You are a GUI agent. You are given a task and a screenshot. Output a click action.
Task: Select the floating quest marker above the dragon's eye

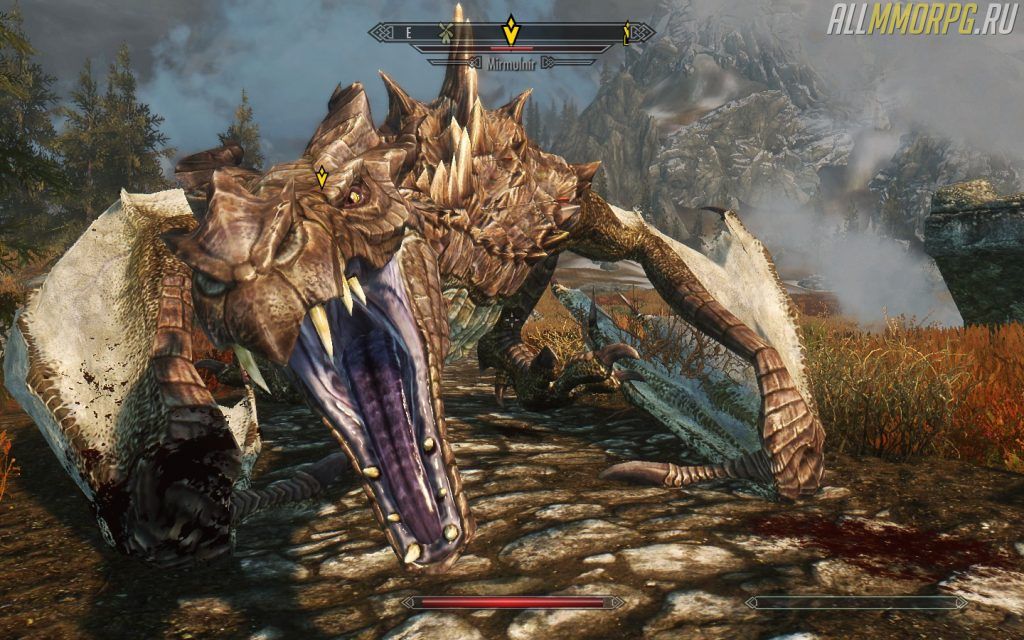pos(322,178)
